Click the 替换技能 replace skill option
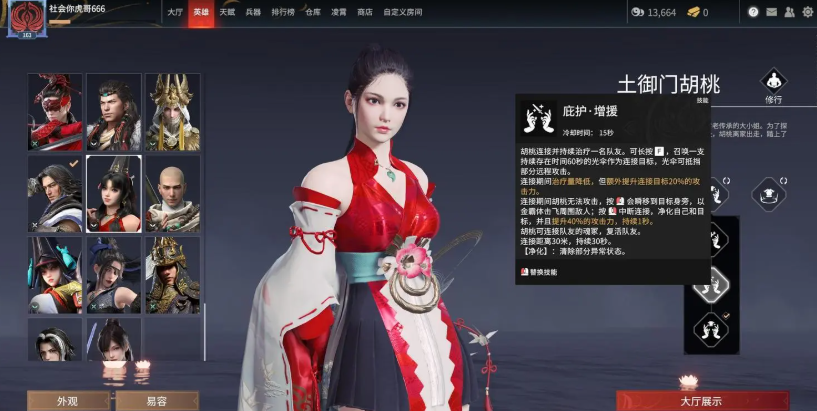This screenshot has height=411, width=817. [x=546, y=271]
